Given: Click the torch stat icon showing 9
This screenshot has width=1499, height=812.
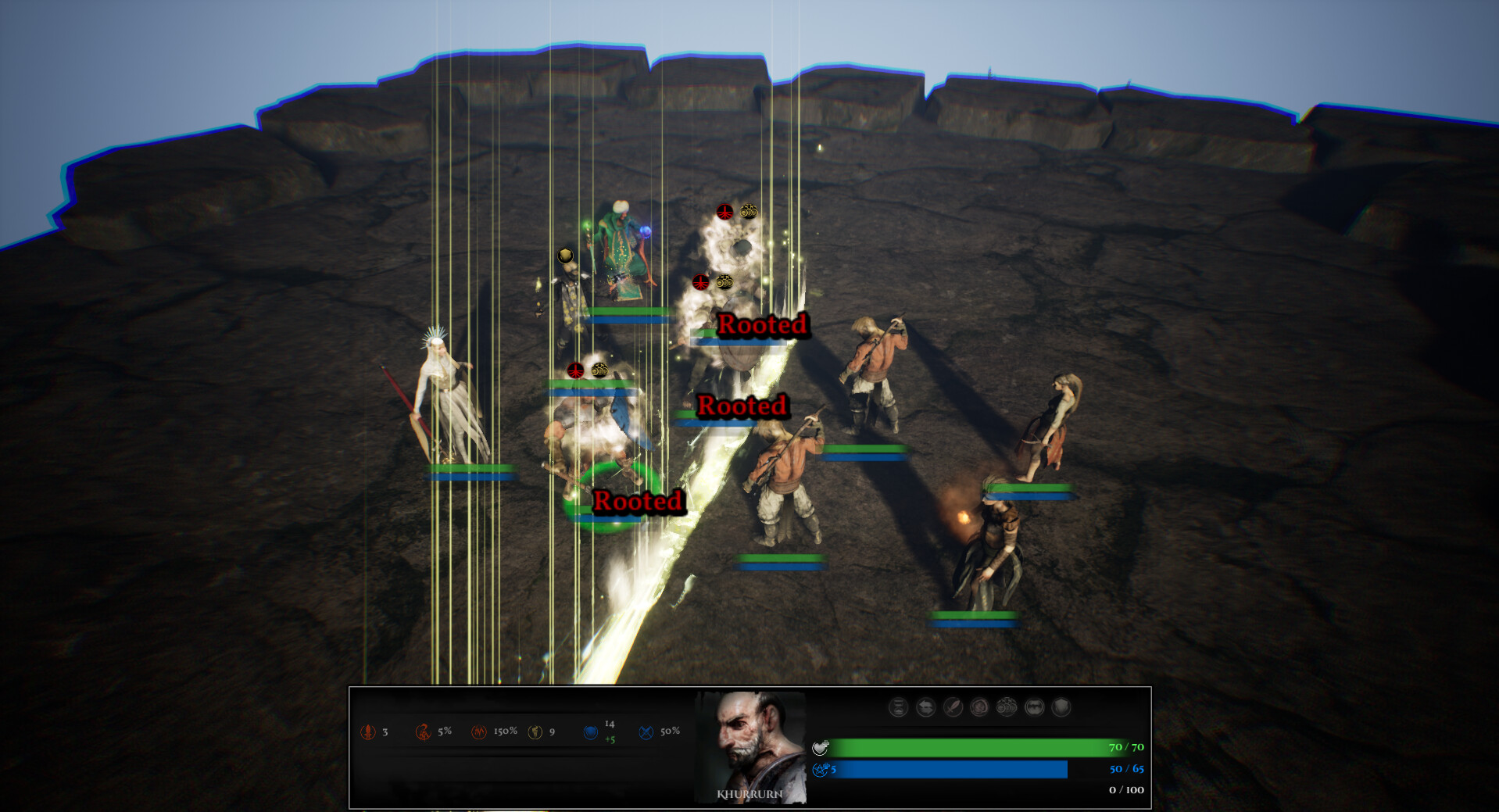Looking at the screenshot, I should pos(535,732).
